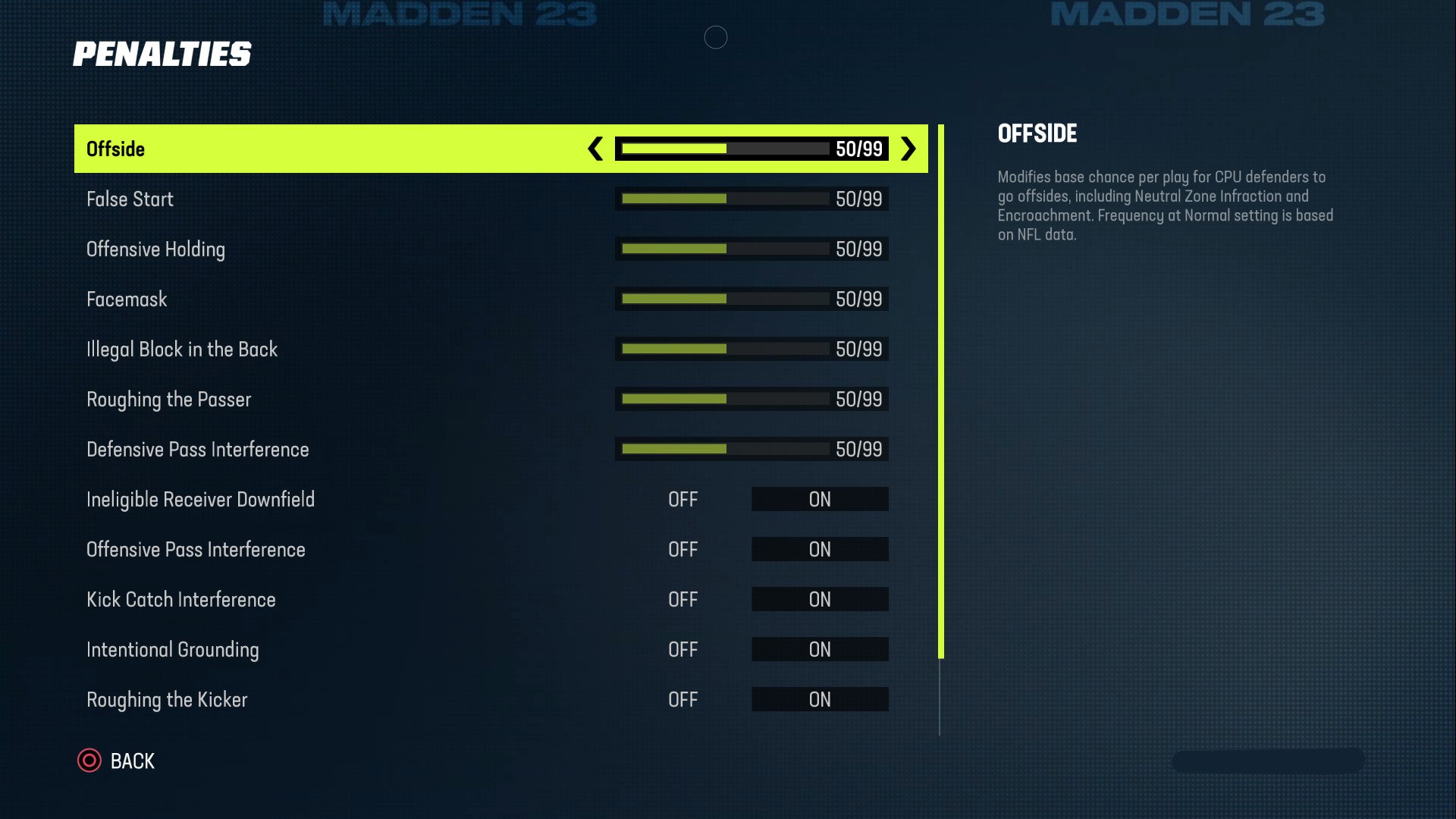Adjust Illegal Block in the Back slider
1456x819 pixels.
click(x=726, y=348)
